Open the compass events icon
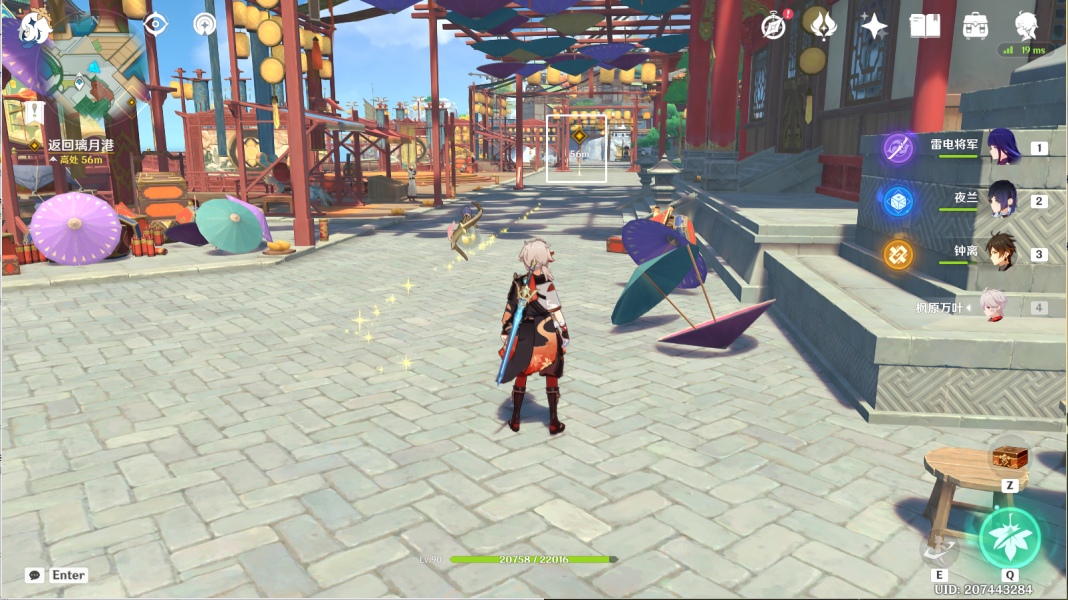 click(773, 26)
